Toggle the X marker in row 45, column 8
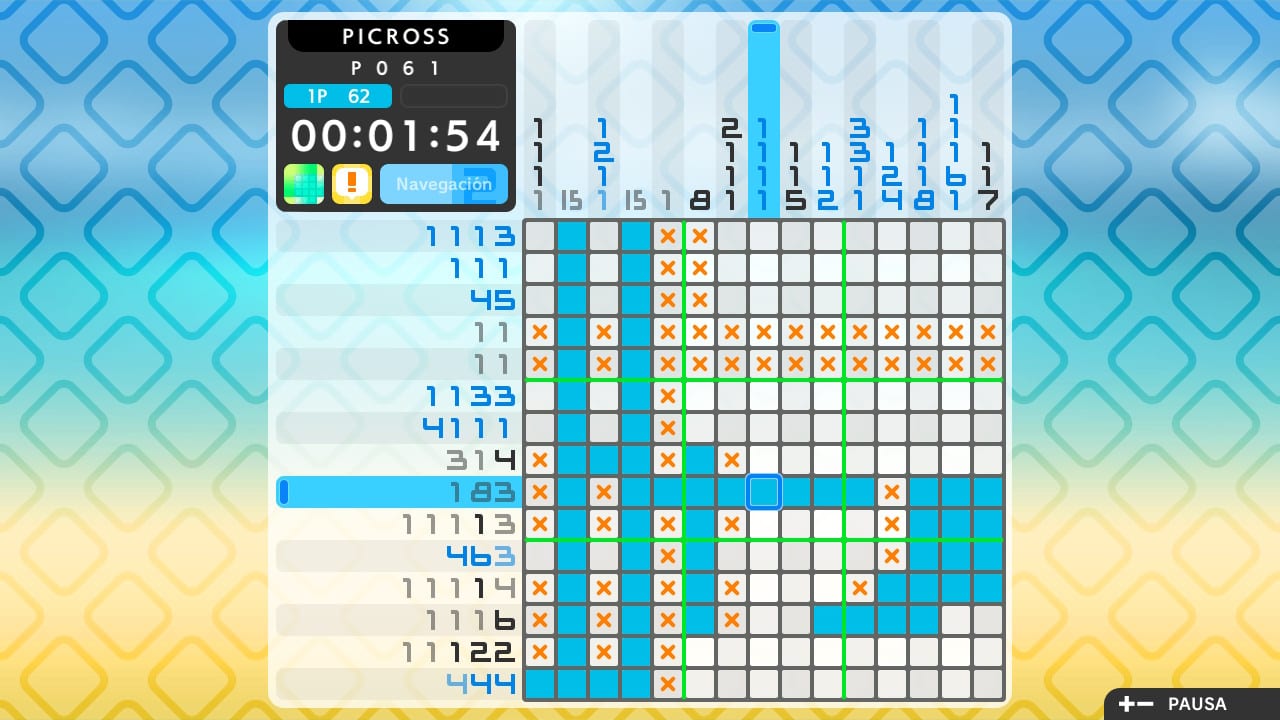The width and height of the screenshot is (1280, 720). (699, 300)
